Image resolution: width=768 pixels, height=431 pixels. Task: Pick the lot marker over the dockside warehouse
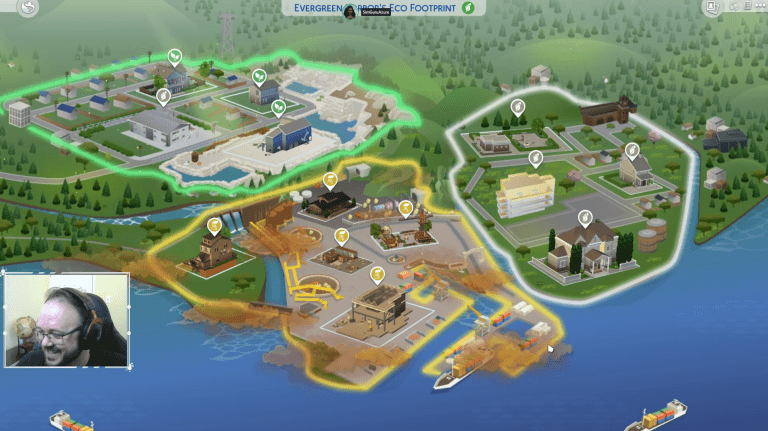(377, 274)
